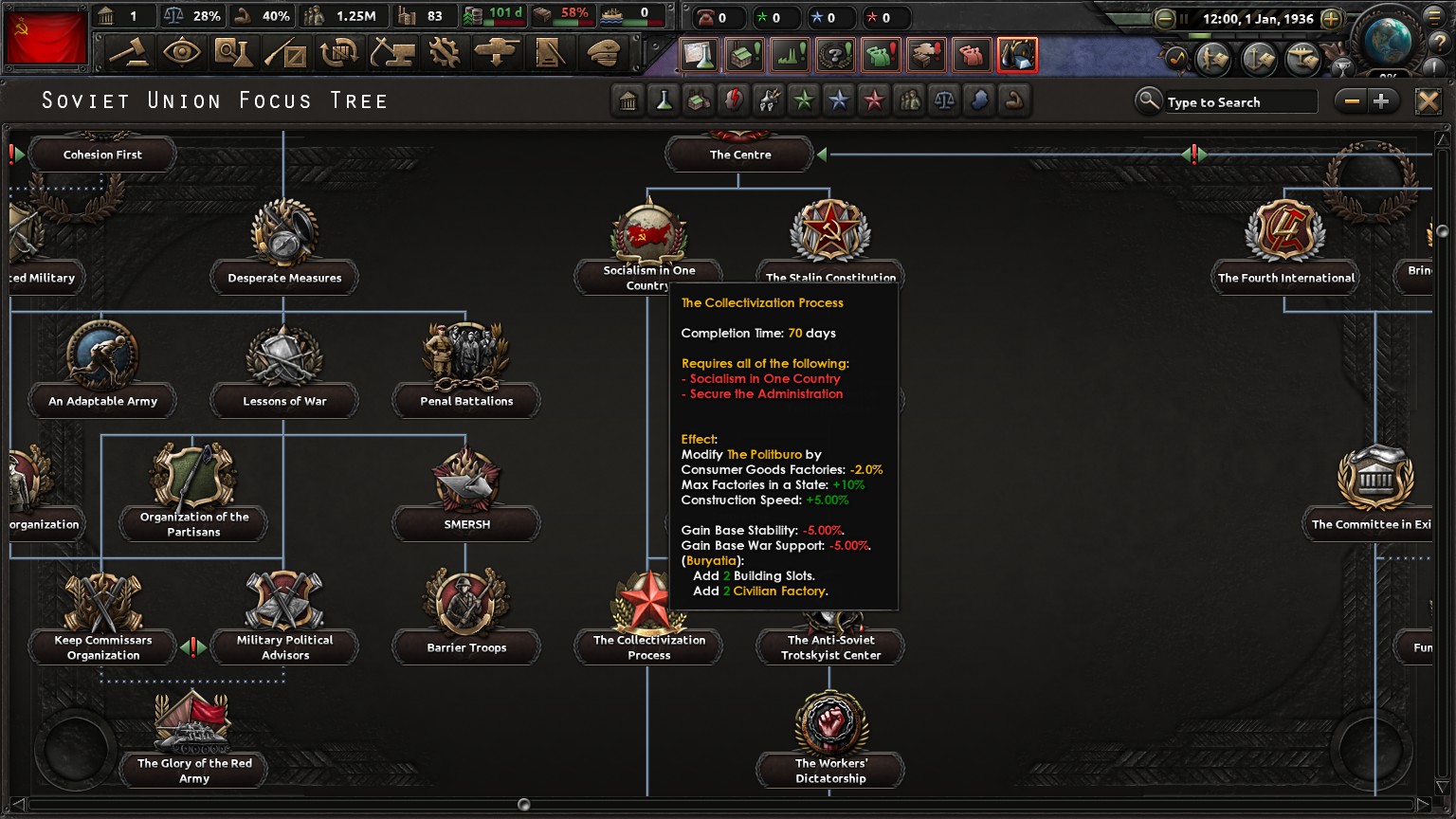Viewport: 1456px width, 819px height.
Task: Click the political power focus filter
Action: (733, 101)
